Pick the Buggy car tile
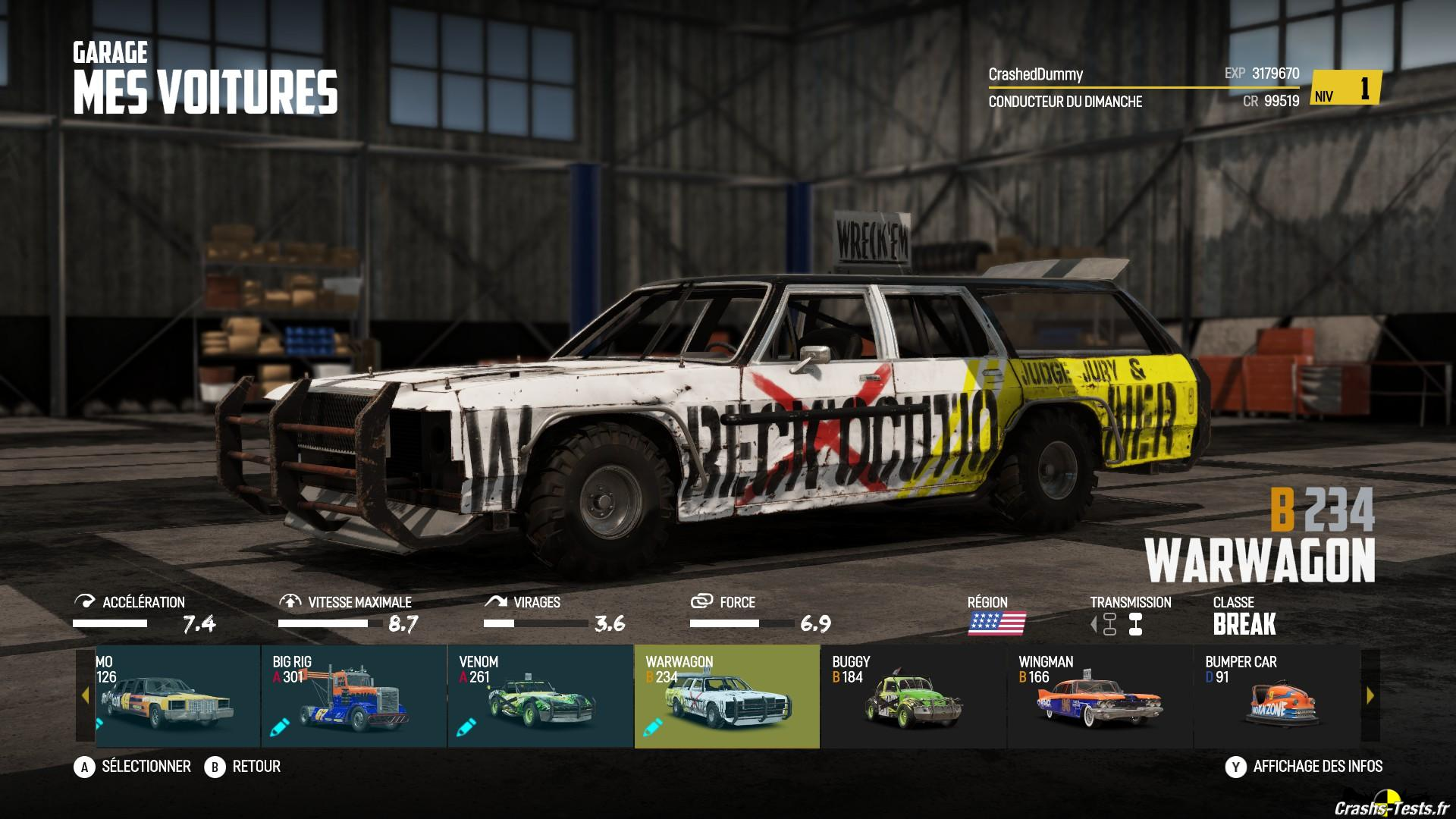This screenshot has height=819, width=1456. point(913,697)
